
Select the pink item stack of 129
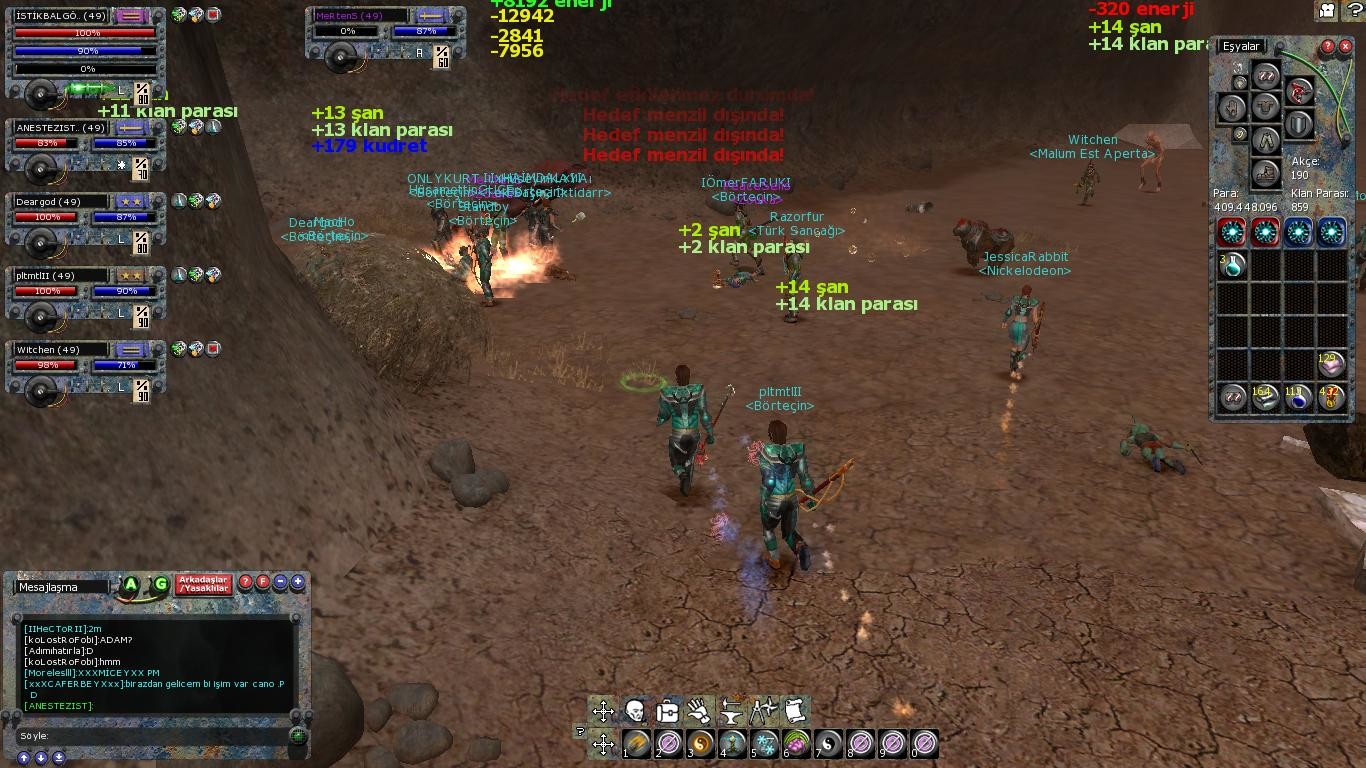pos(1330,364)
